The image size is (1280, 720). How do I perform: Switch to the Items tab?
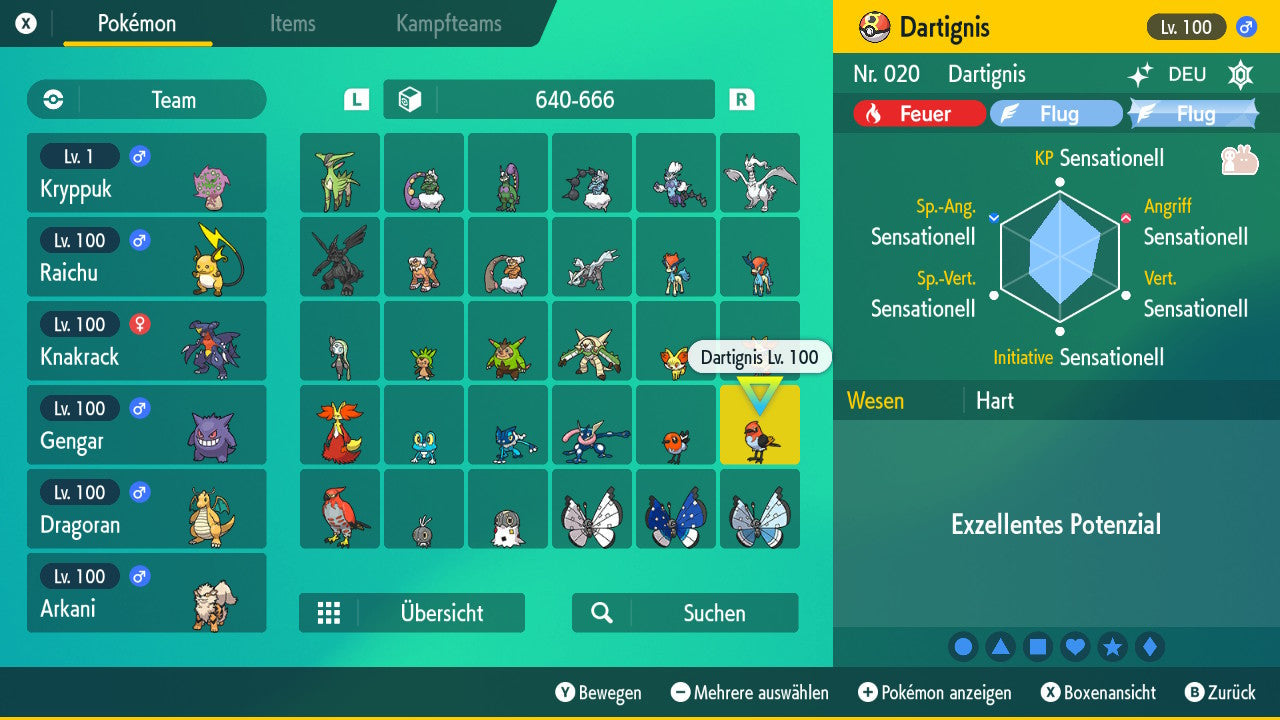pyautogui.click(x=292, y=24)
